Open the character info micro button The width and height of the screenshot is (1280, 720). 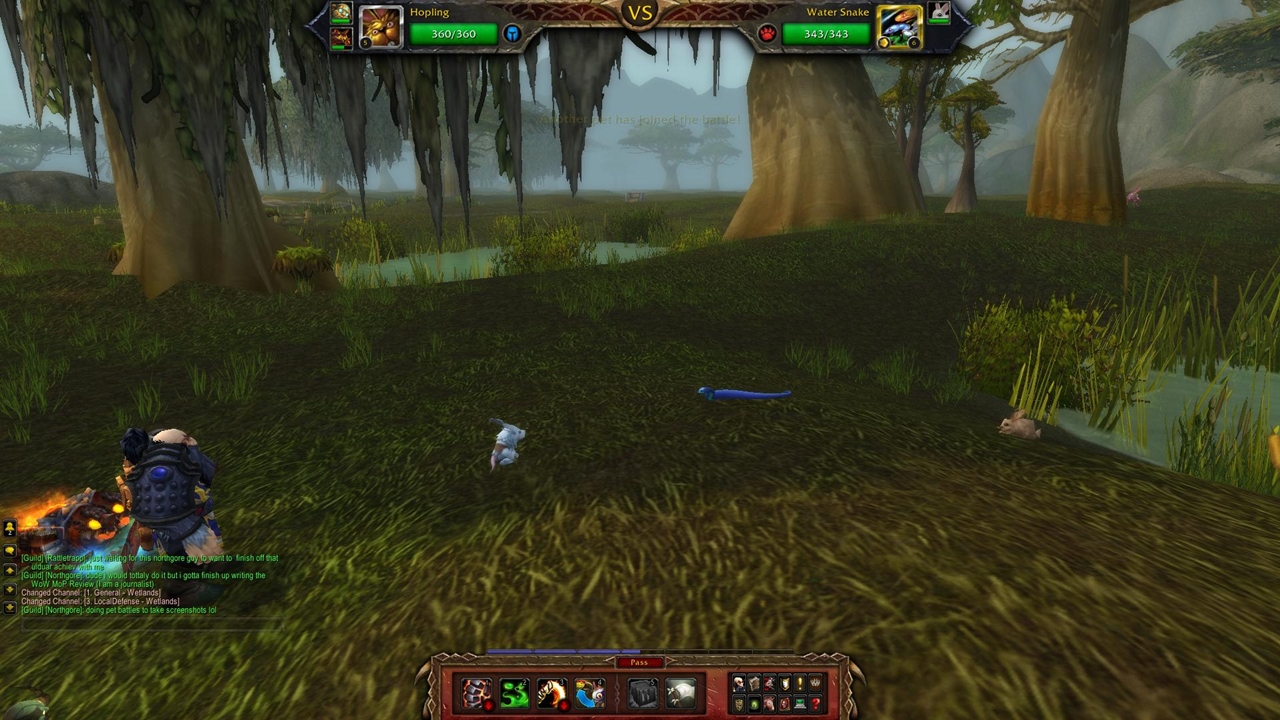click(x=739, y=683)
